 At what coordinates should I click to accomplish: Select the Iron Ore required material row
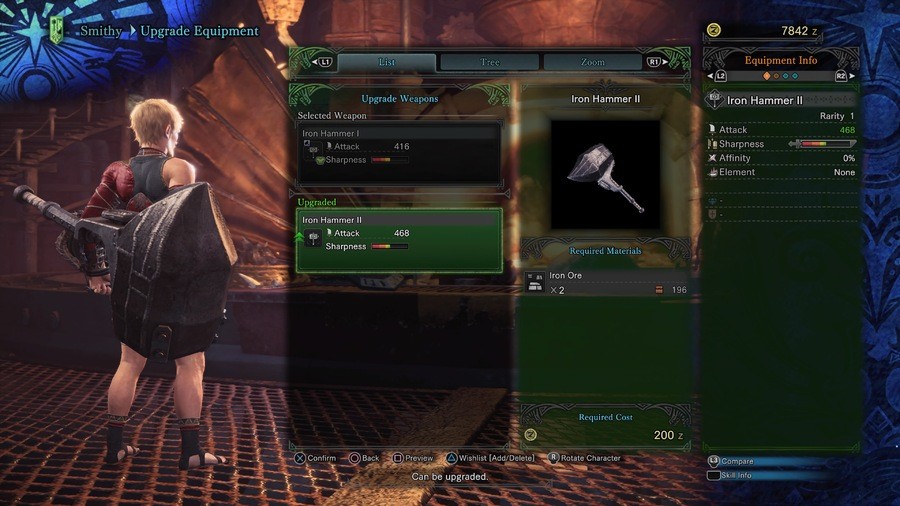click(x=605, y=283)
